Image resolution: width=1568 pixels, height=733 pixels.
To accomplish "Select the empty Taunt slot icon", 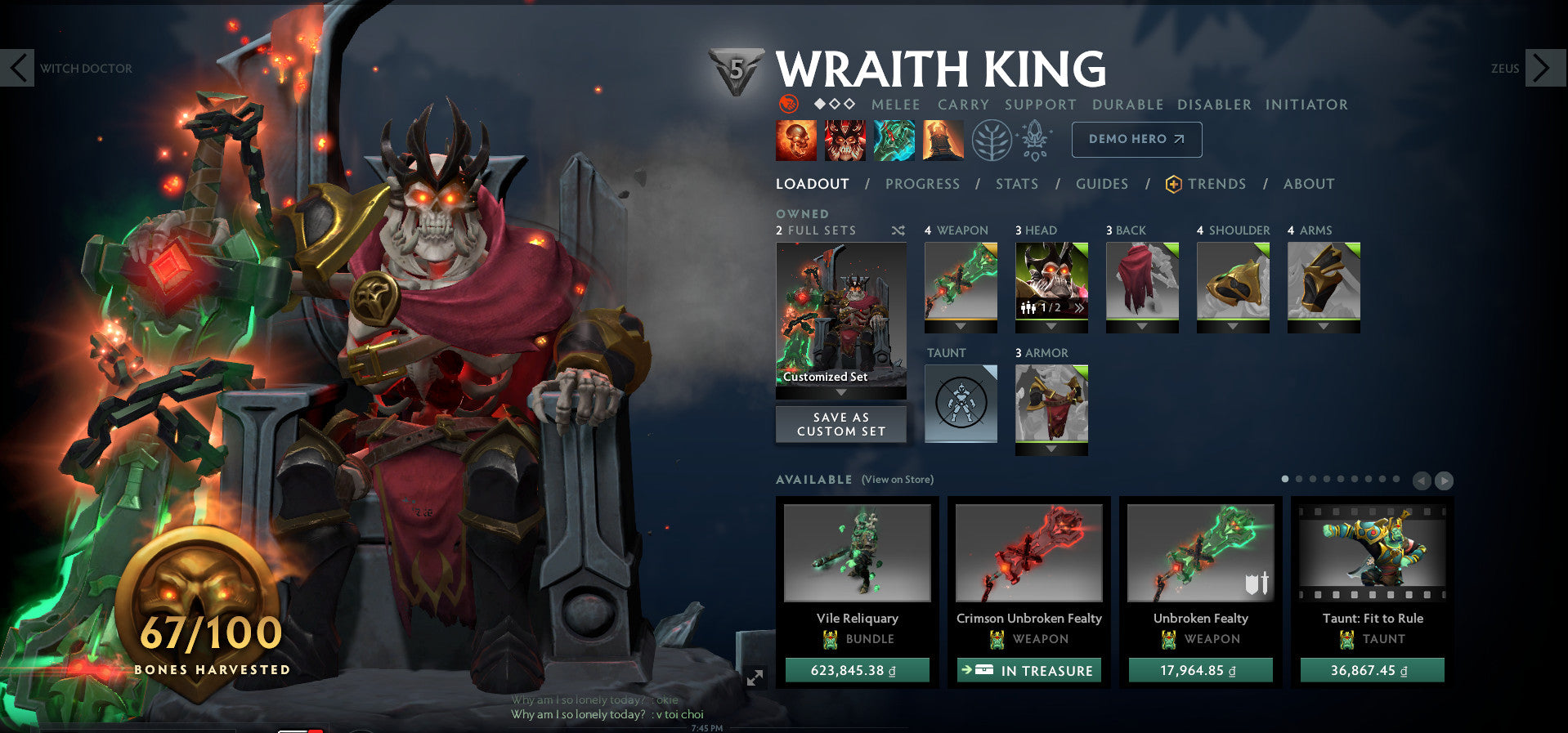I will click(x=960, y=402).
